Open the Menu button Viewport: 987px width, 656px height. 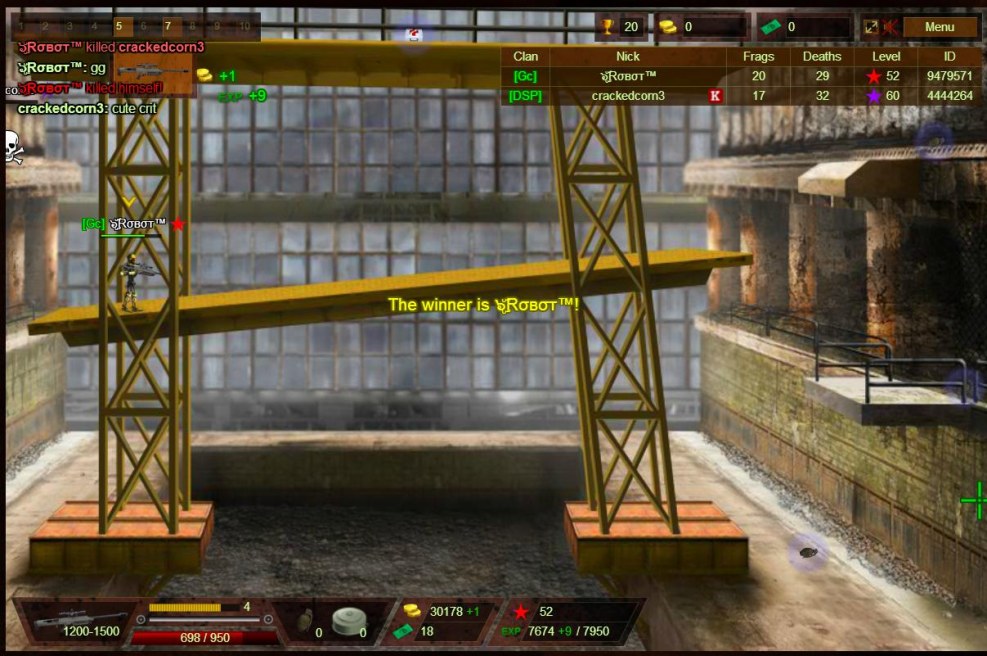939,27
